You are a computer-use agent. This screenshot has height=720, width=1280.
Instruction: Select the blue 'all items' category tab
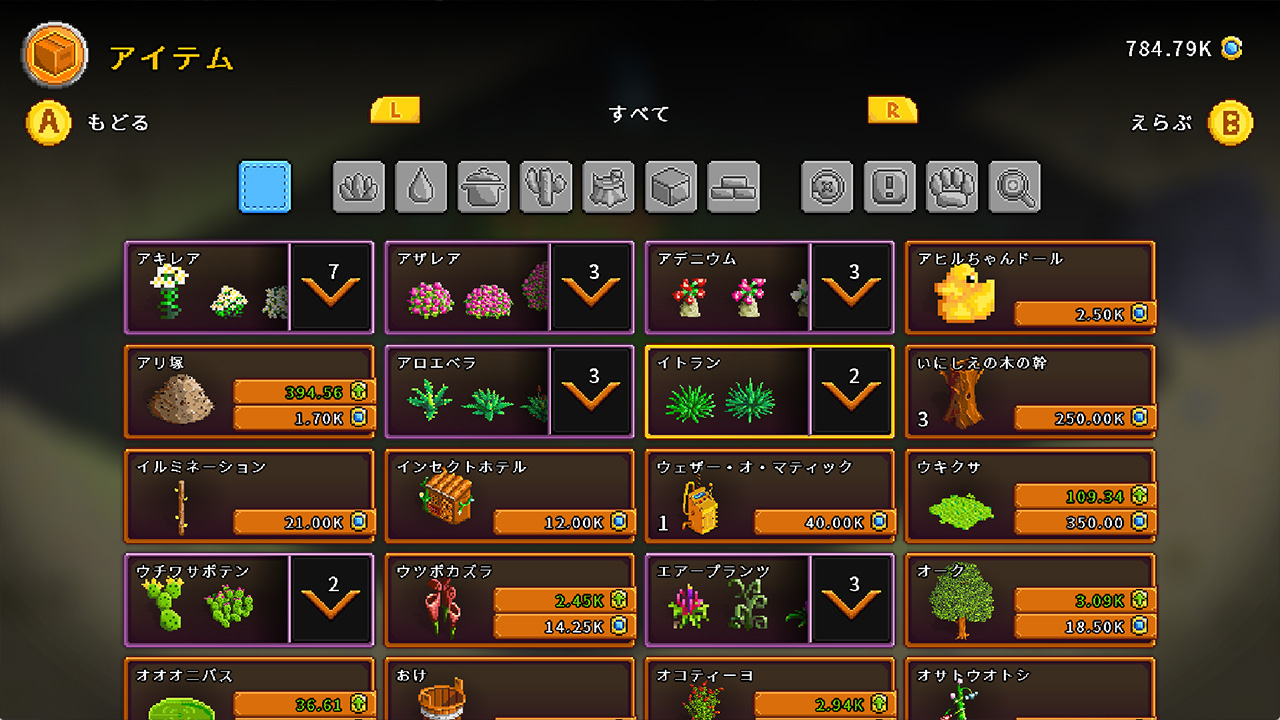tap(265, 187)
